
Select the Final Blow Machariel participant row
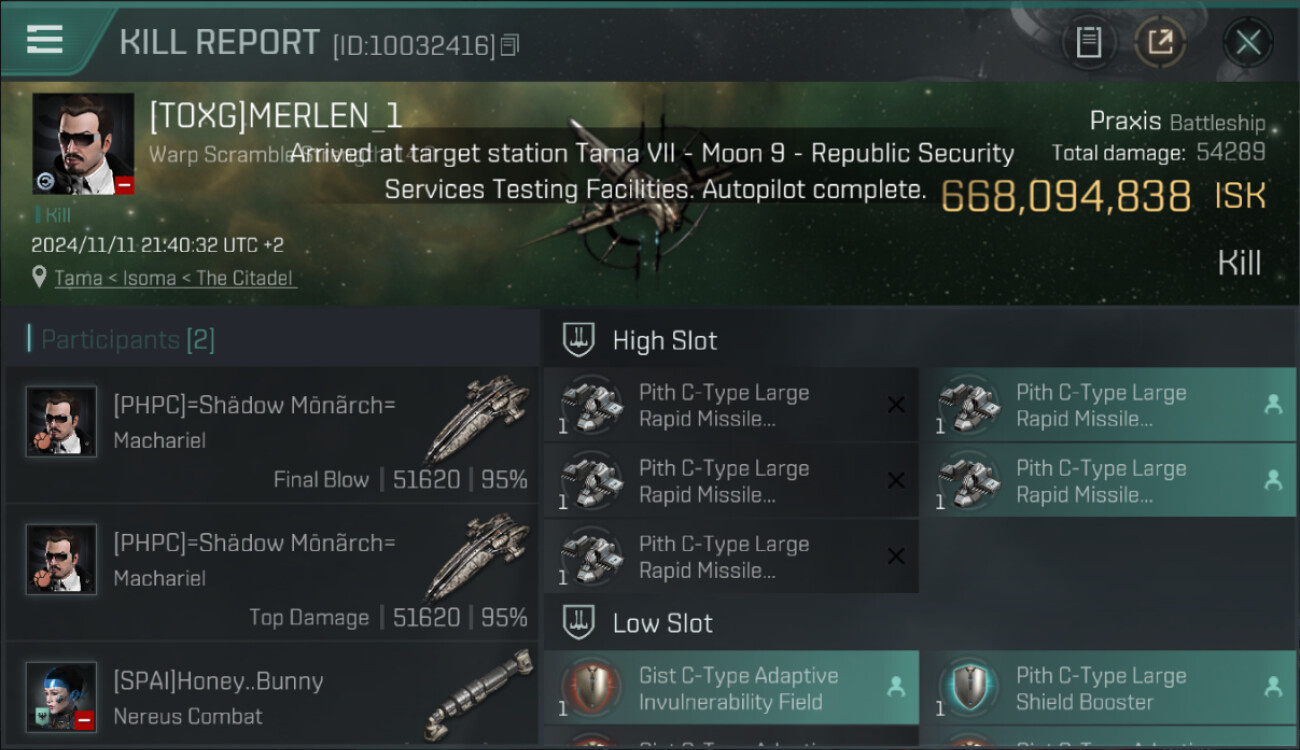pos(272,435)
